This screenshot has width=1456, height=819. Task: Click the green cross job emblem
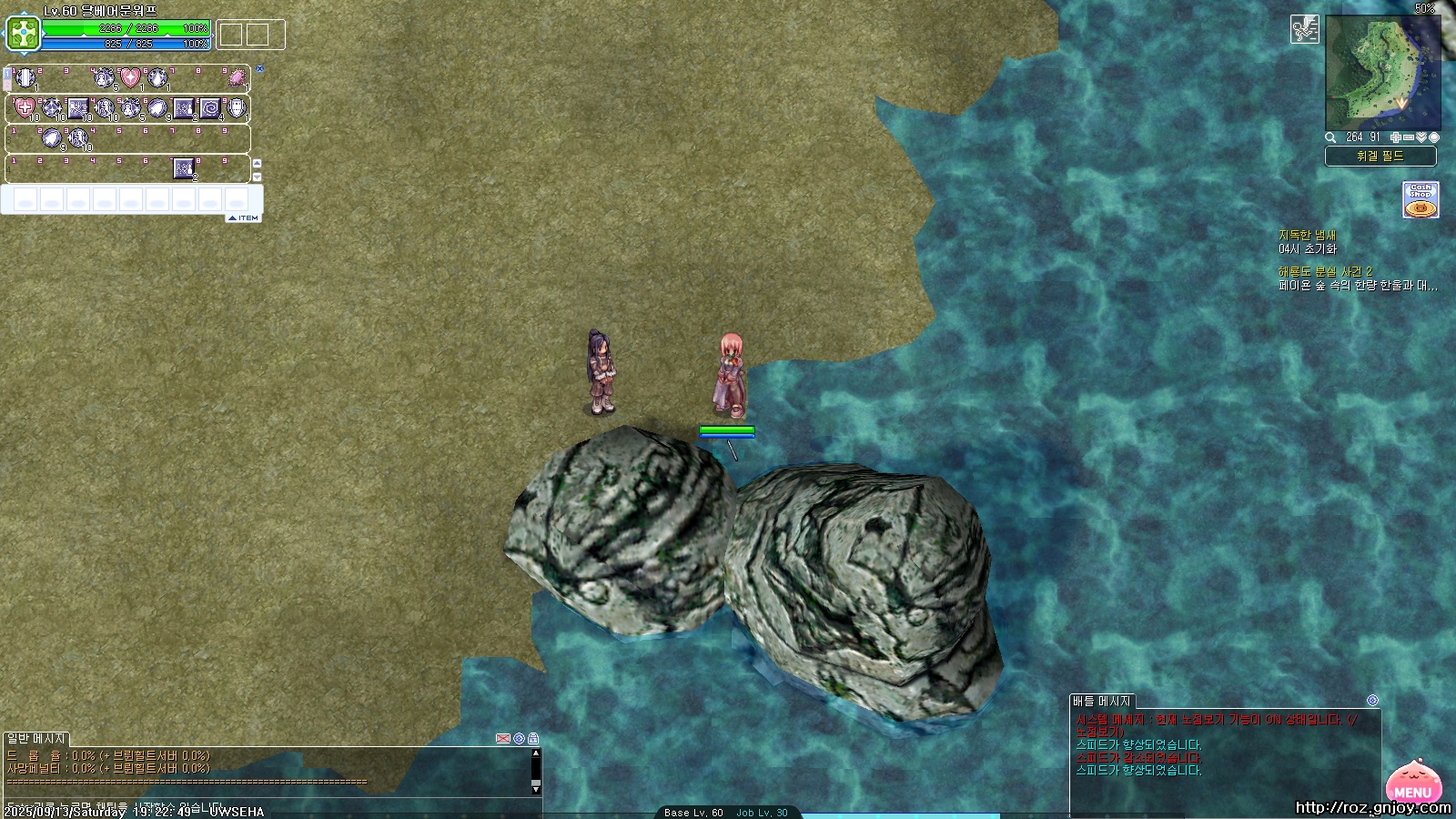(x=24, y=35)
